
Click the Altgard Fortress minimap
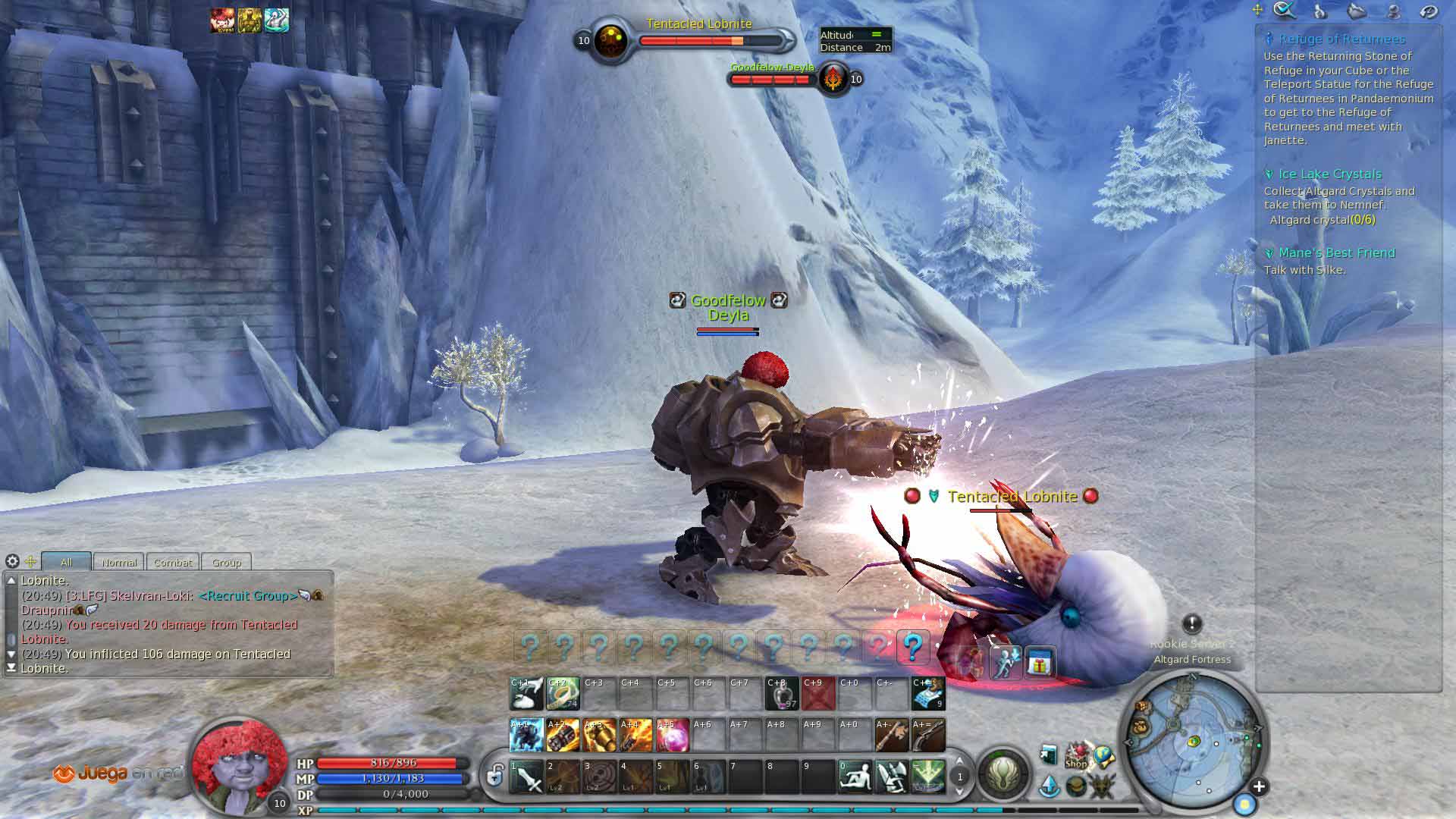coord(1193,740)
